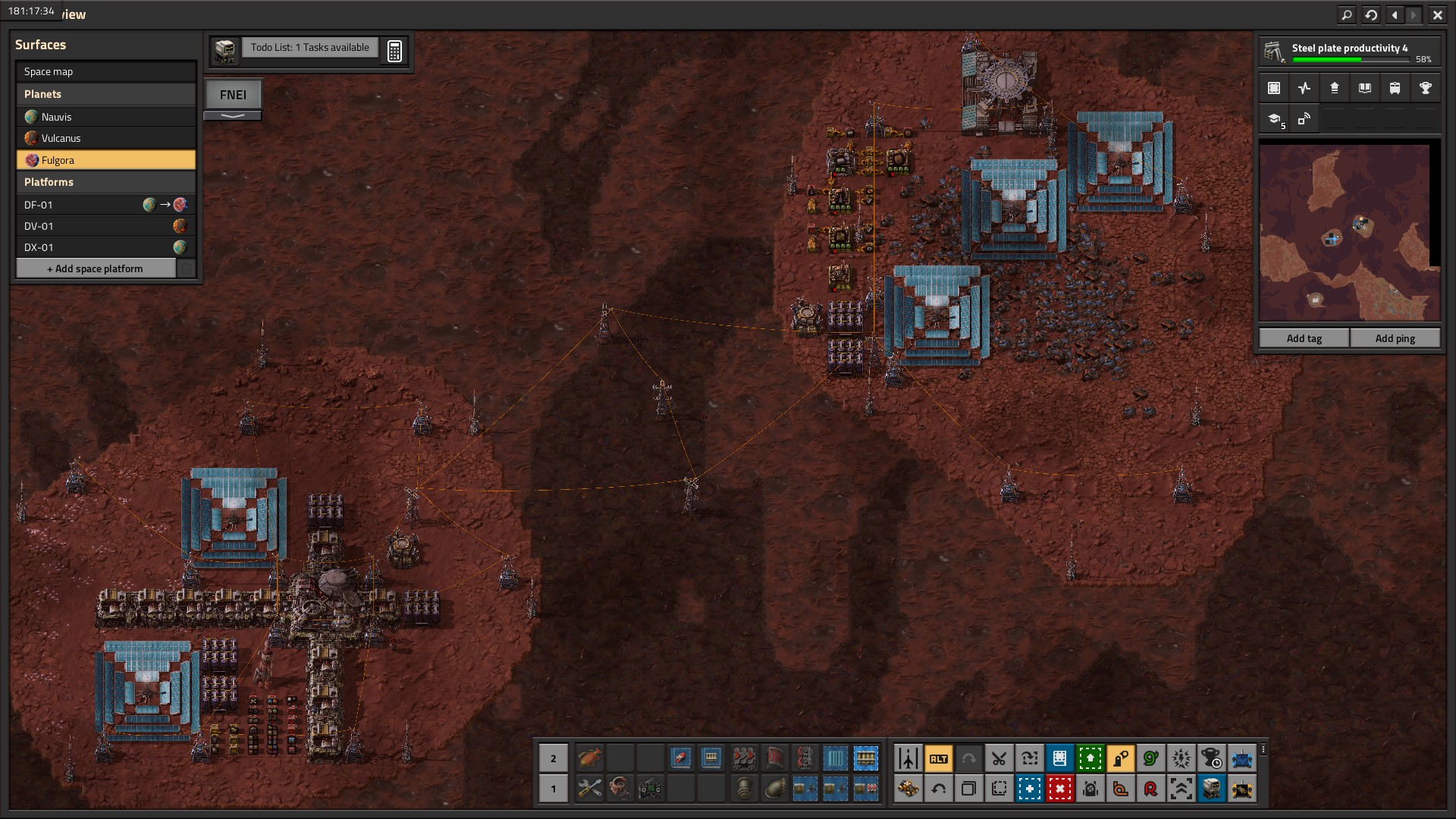Close the map view window

[1437, 14]
